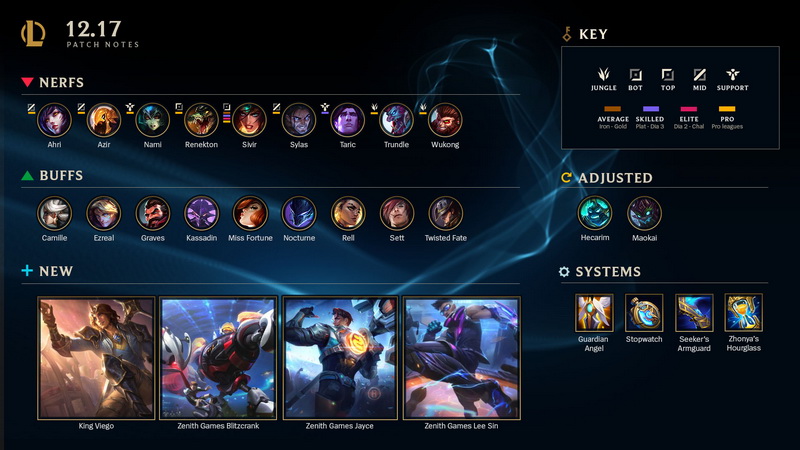Open the Zhonya's Hourglass item icon
800x450 pixels.
pyautogui.click(x=744, y=312)
